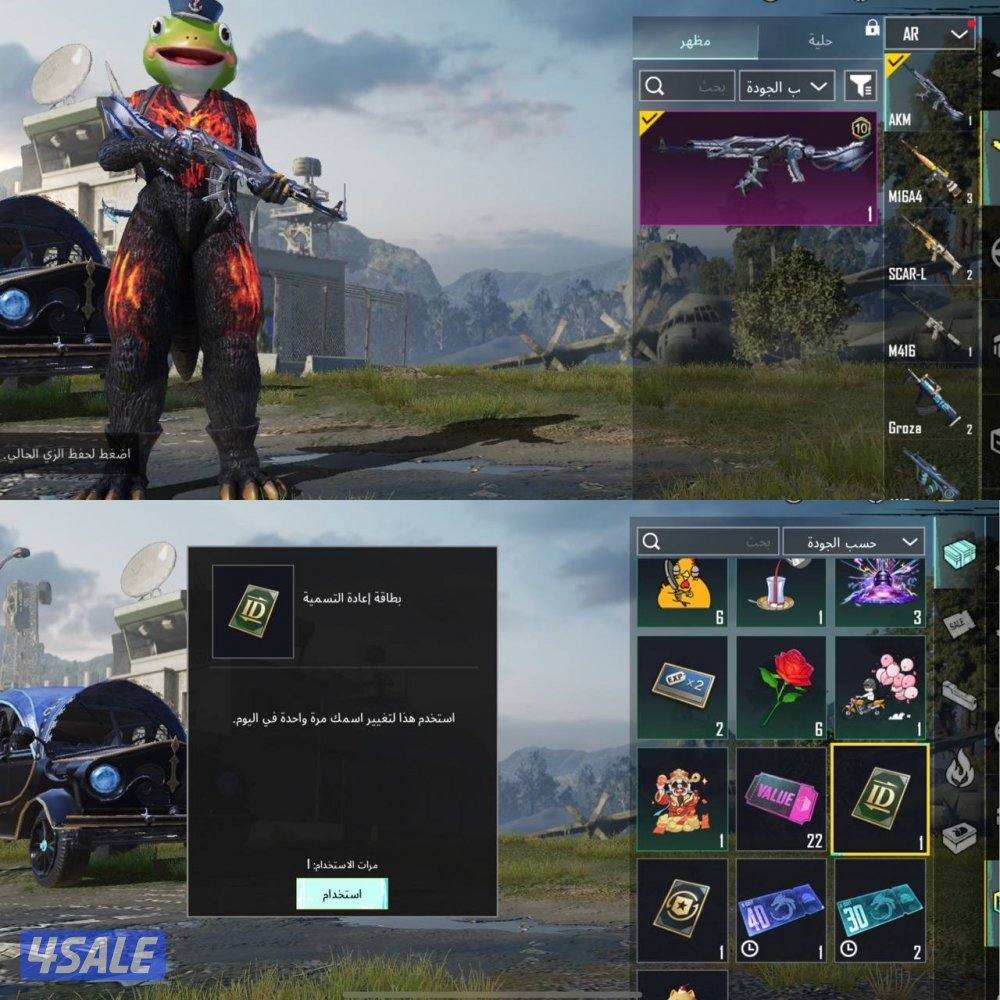Use the rename card with استخدام button
Image resolution: width=1000 pixels, height=1000 pixels.
(x=342, y=893)
